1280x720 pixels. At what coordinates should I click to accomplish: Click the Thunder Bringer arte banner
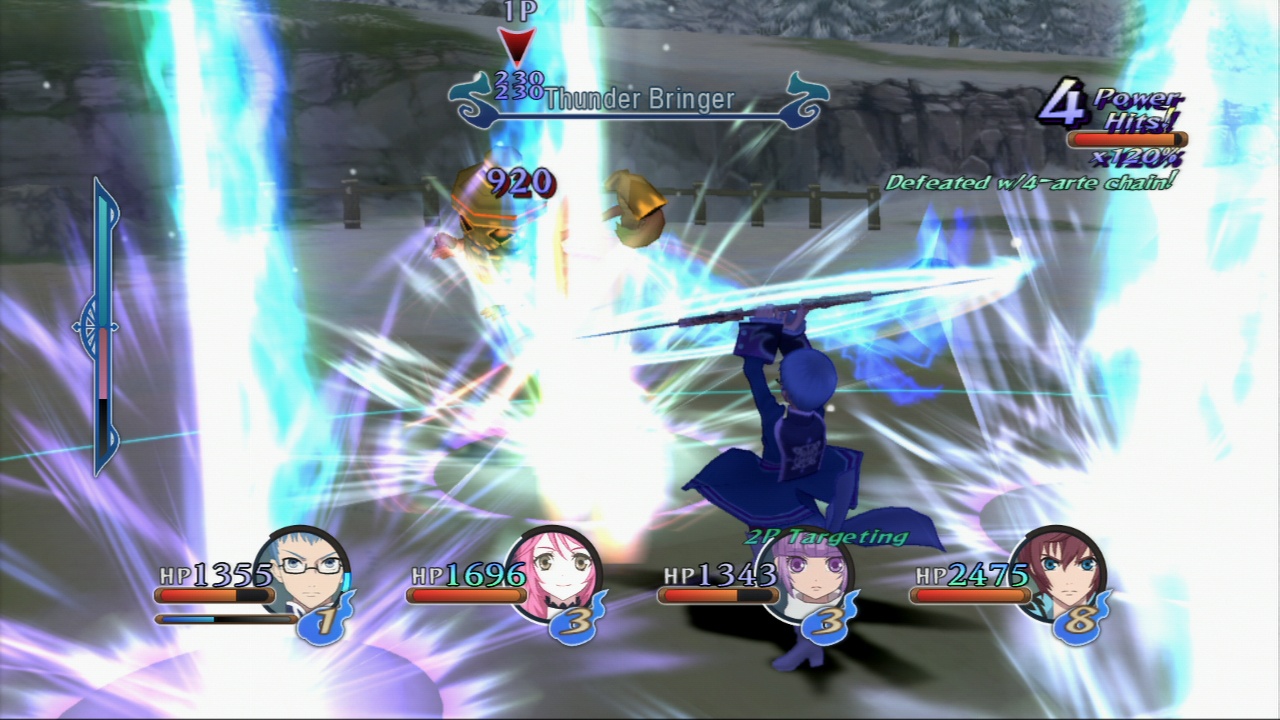click(640, 100)
